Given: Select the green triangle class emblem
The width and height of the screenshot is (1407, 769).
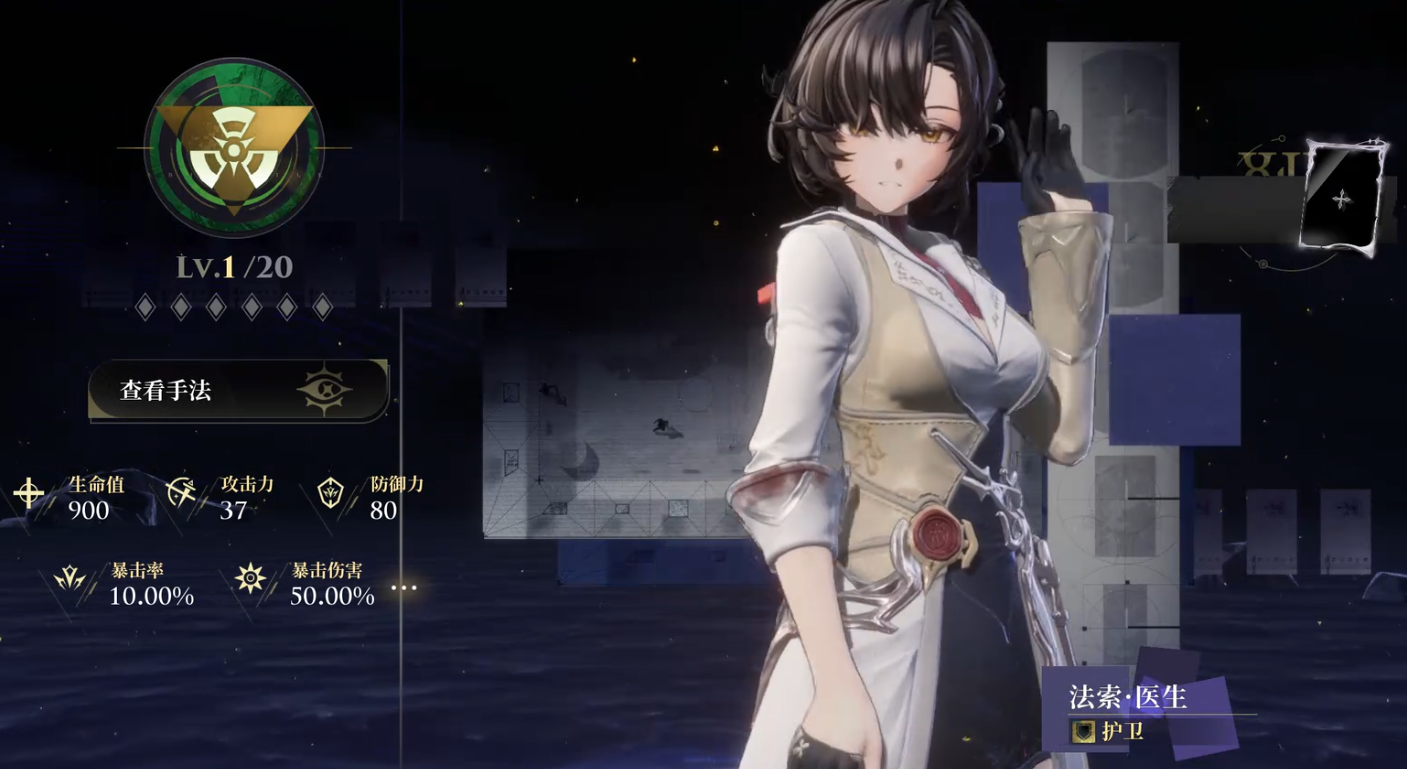Looking at the screenshot, I should (234, 148).
